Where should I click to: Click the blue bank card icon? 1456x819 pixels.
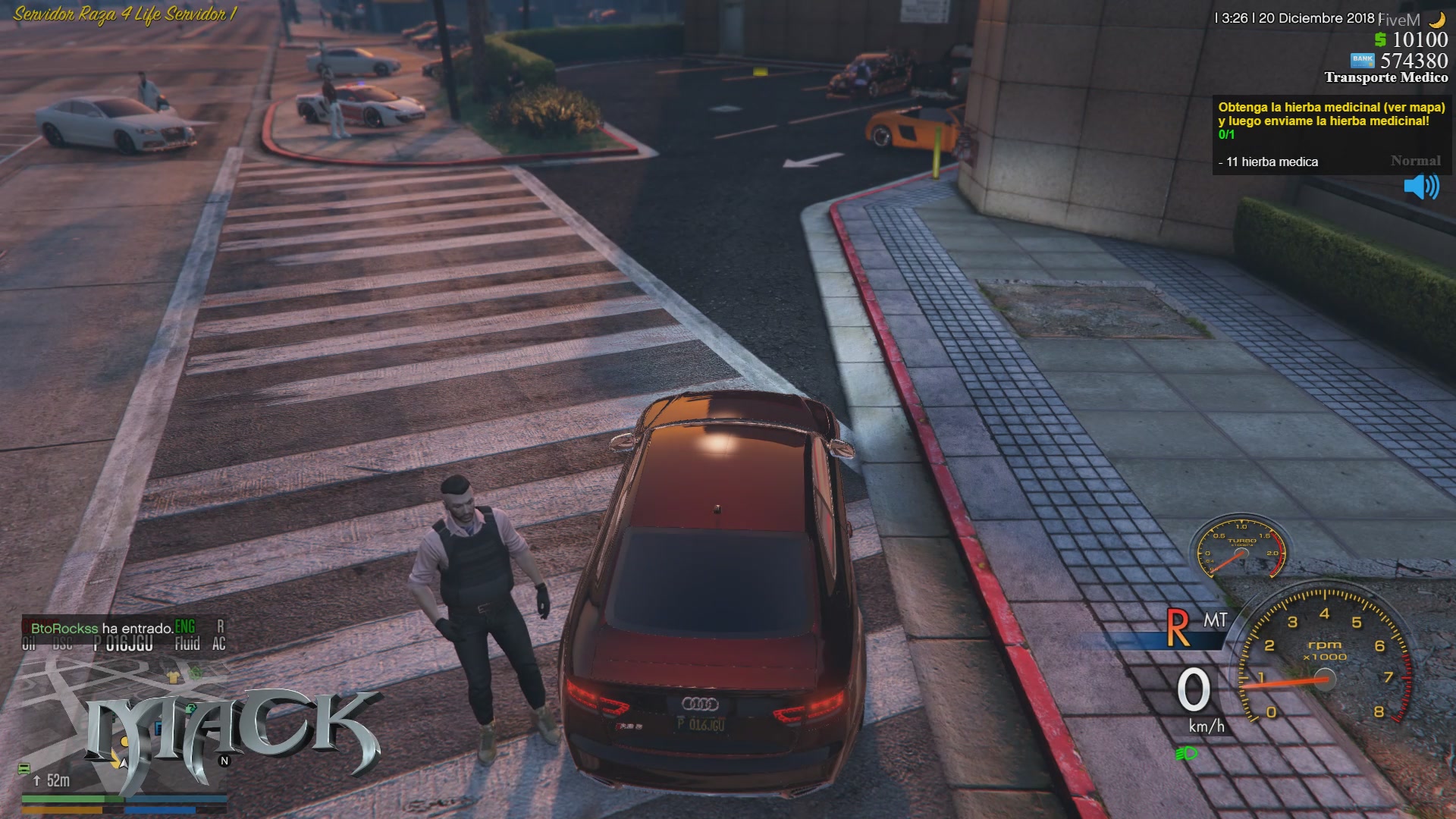click(x=1362, y=60)
